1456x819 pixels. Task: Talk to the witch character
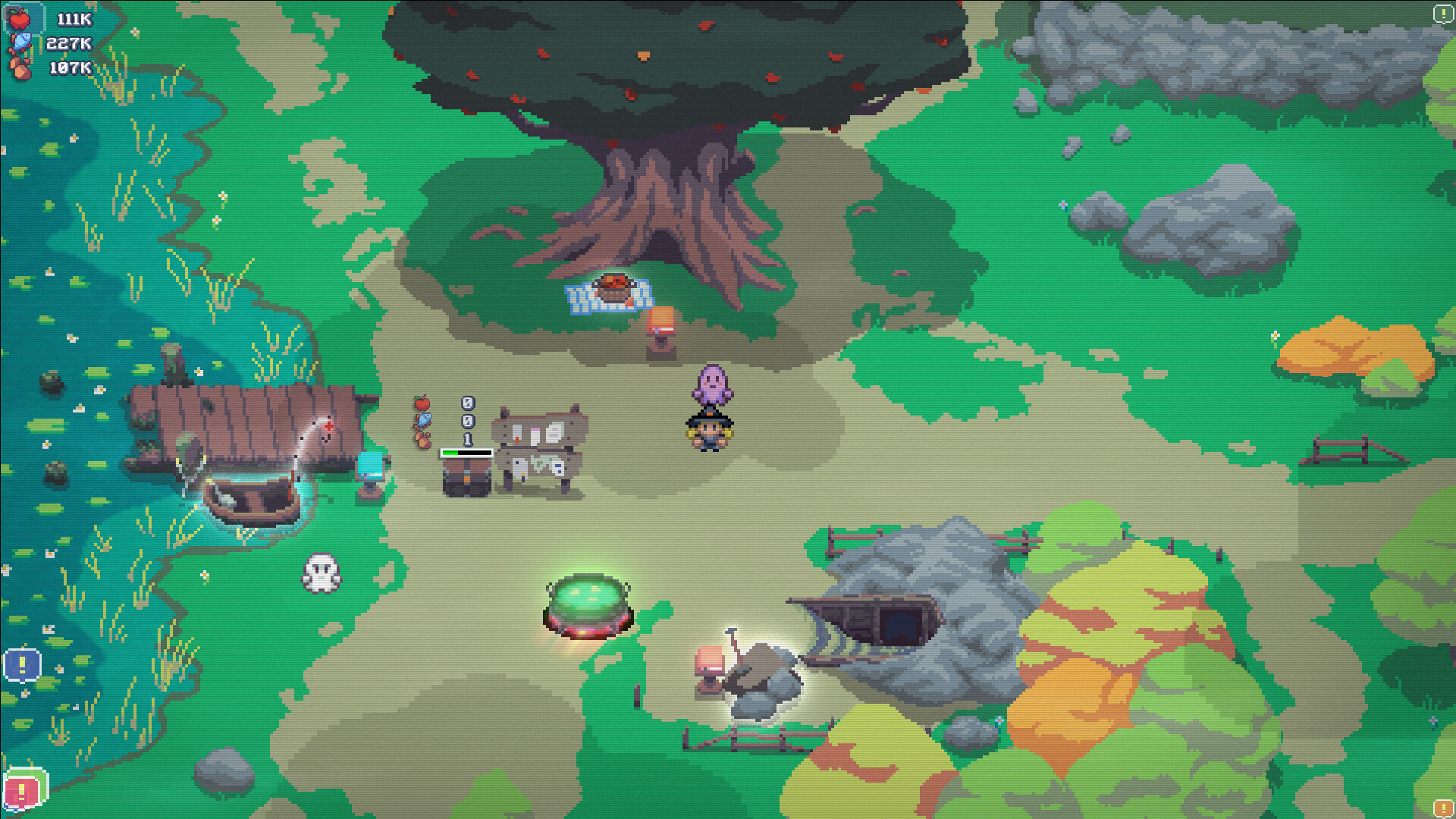pyautogui.click(x=710, y=432)
